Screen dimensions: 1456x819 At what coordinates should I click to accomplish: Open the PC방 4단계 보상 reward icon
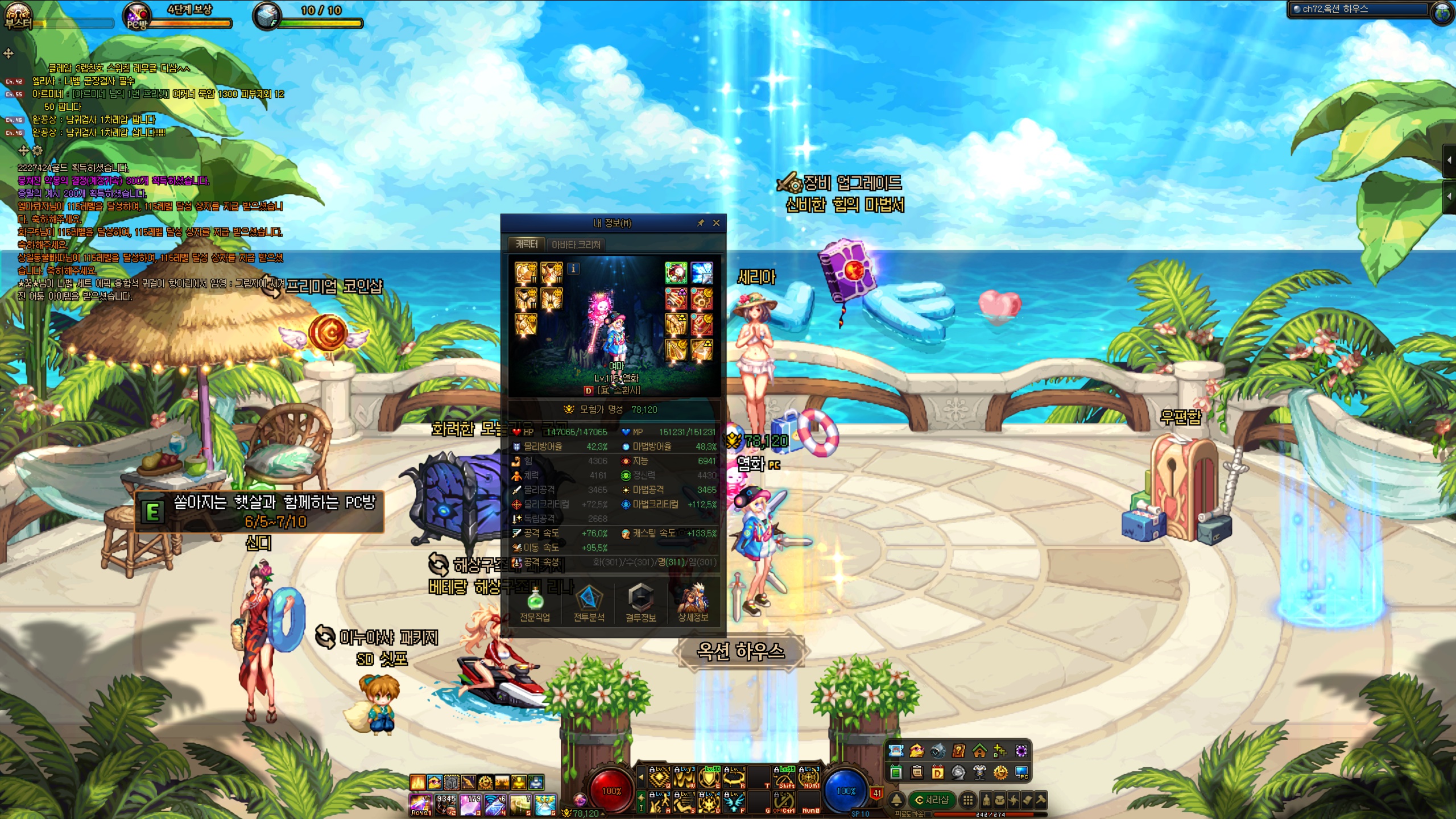pyautogui.click(x=138, y=16)
